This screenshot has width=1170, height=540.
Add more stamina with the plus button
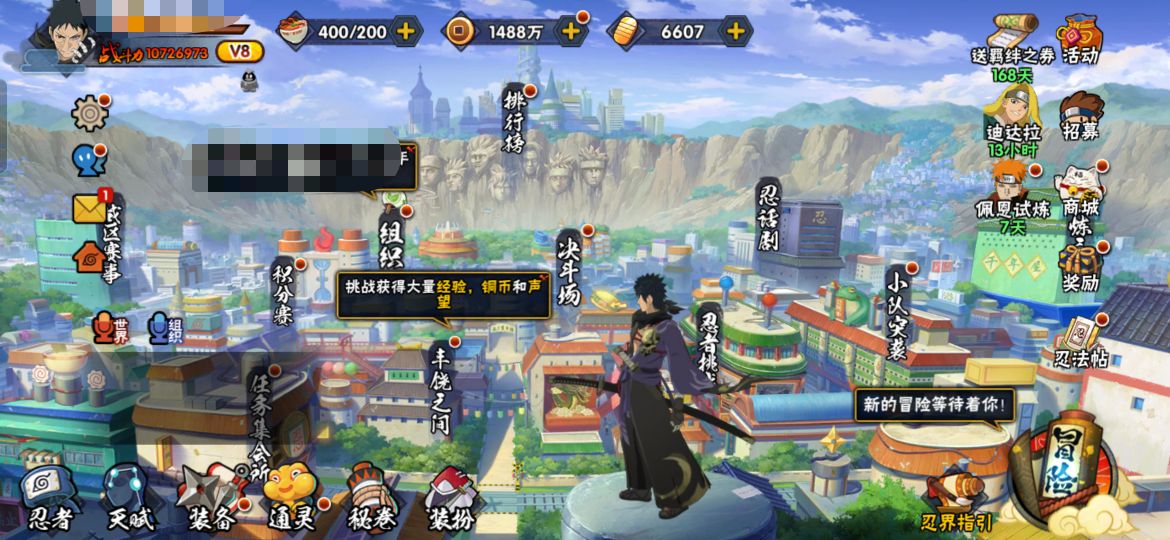405,31
